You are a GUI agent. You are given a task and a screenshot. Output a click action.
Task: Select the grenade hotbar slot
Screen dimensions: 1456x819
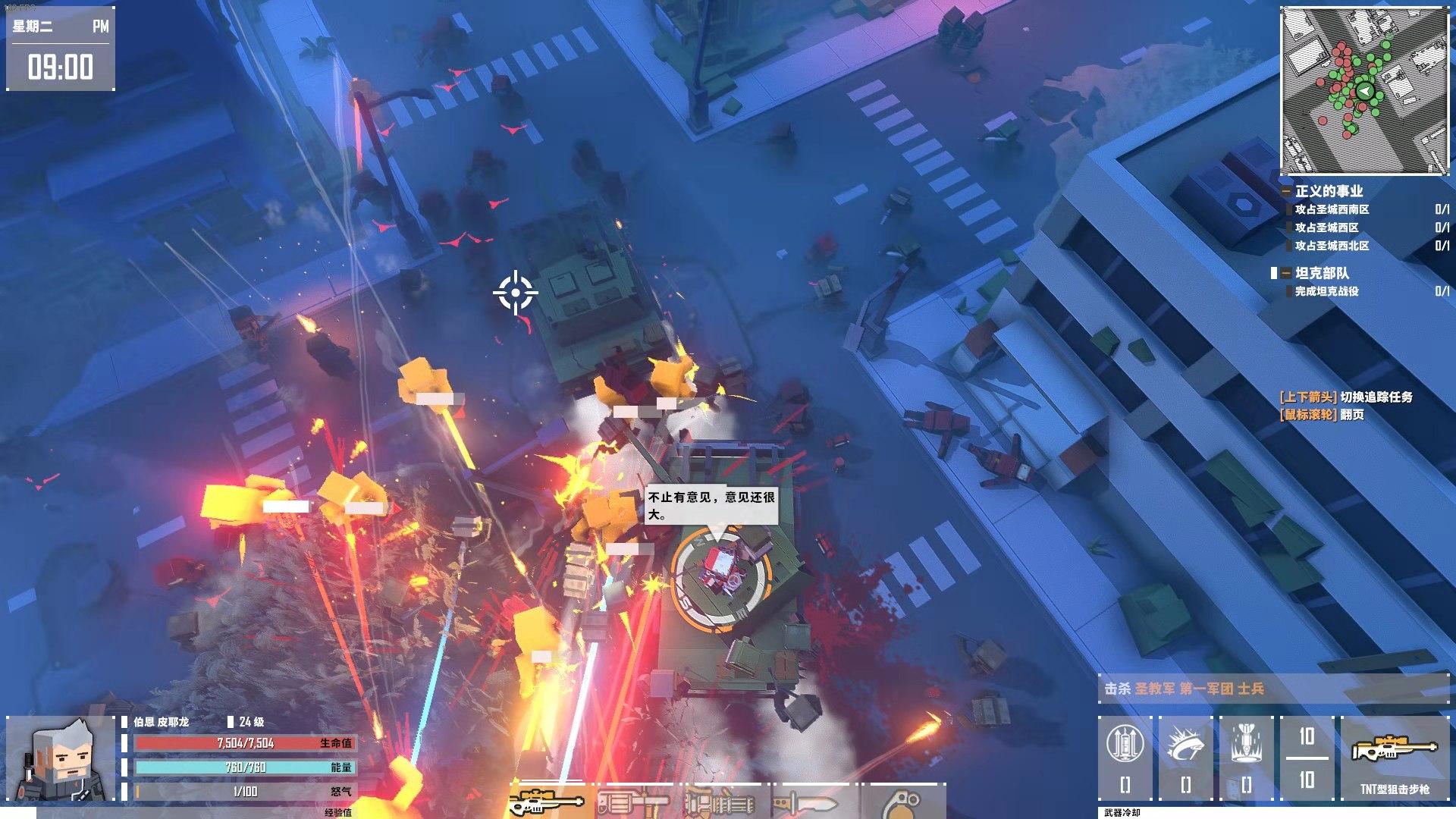tap(903, 802)
